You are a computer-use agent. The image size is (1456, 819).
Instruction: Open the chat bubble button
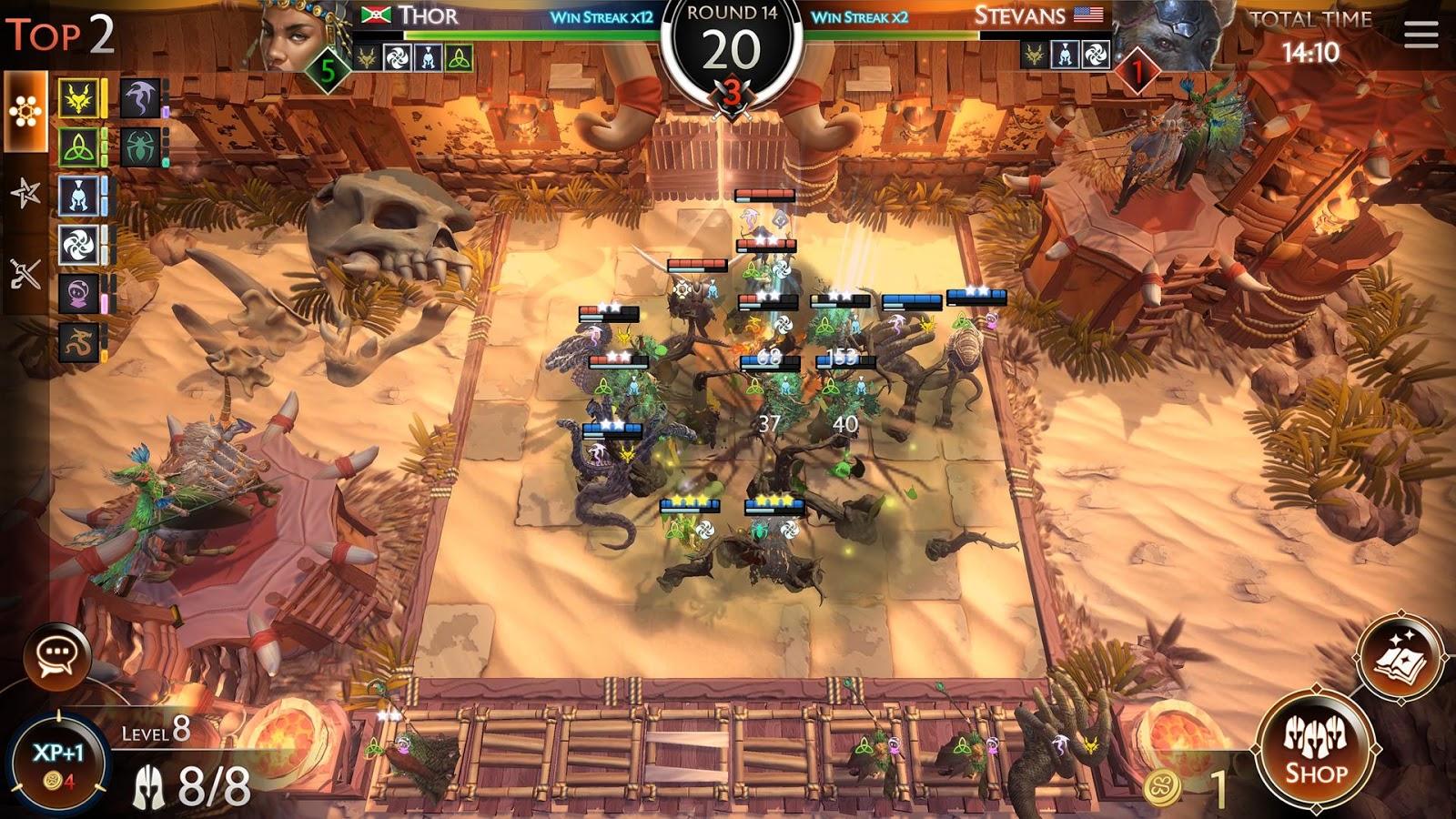pyautogui.click(x=57, y=653)
